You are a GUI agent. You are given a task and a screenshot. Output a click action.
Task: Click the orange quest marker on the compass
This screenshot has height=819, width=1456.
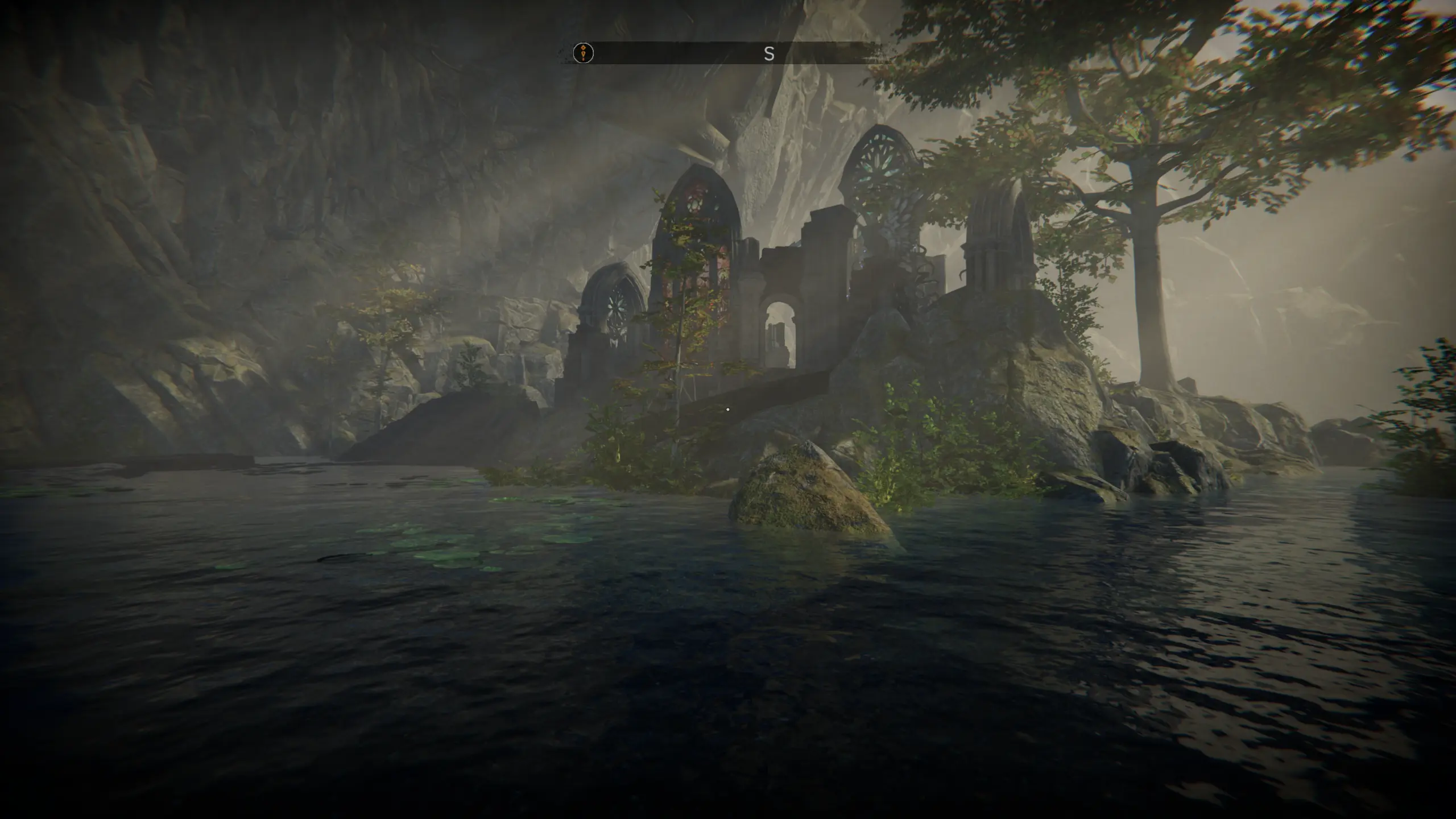click(x=583, y=53)
